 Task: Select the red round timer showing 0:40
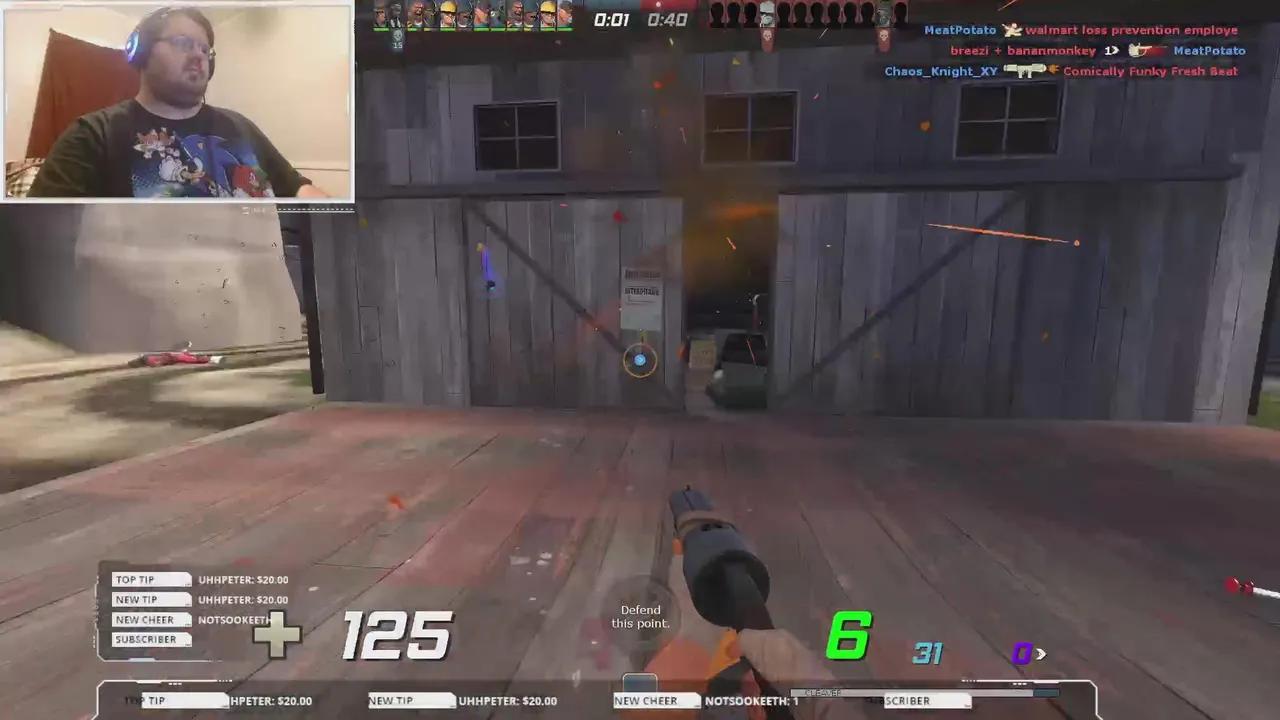coord(665,18)
